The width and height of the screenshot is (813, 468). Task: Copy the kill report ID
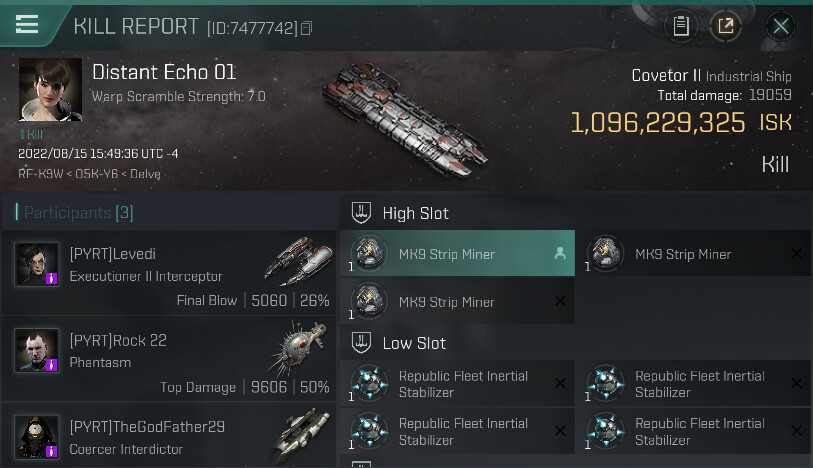click(307, 28)
